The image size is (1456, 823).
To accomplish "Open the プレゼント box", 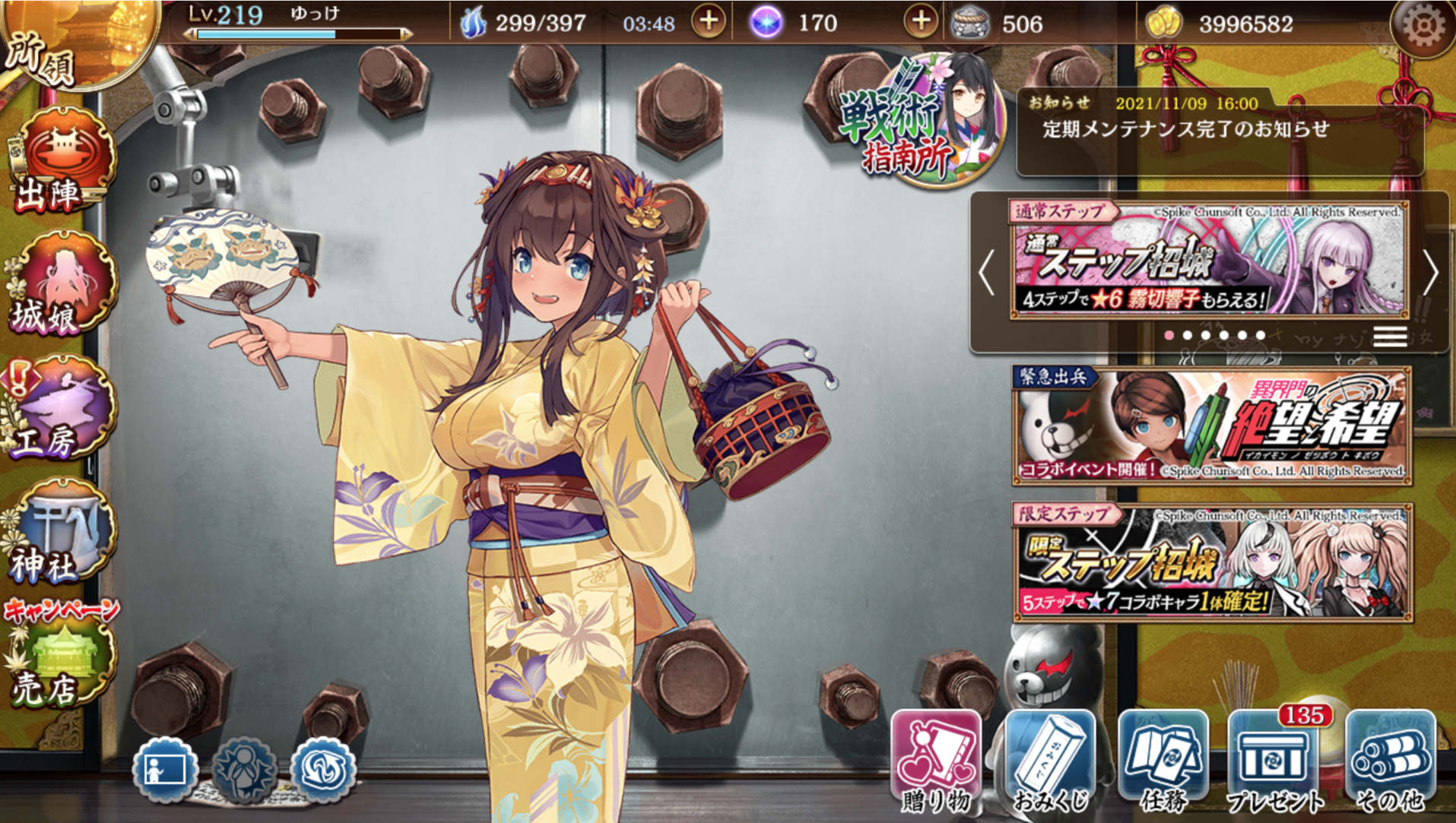I will (x=1275, y=761).
